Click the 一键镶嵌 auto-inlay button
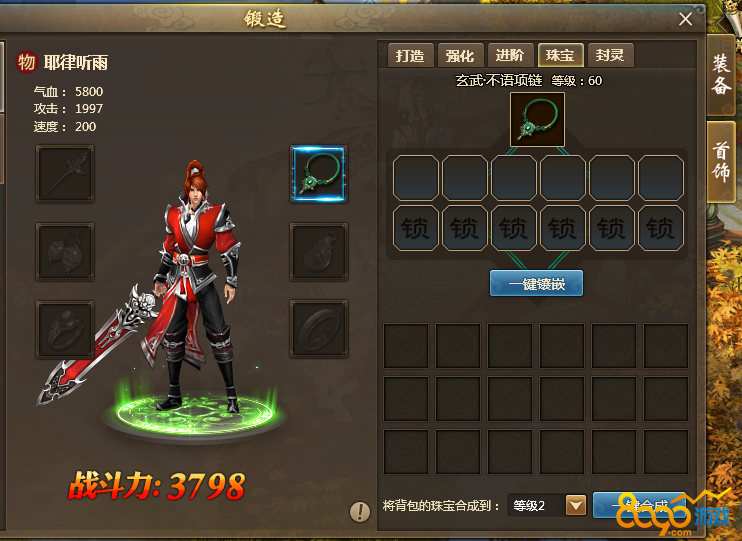Screen dimensions: 742x541 coord(536,284)
